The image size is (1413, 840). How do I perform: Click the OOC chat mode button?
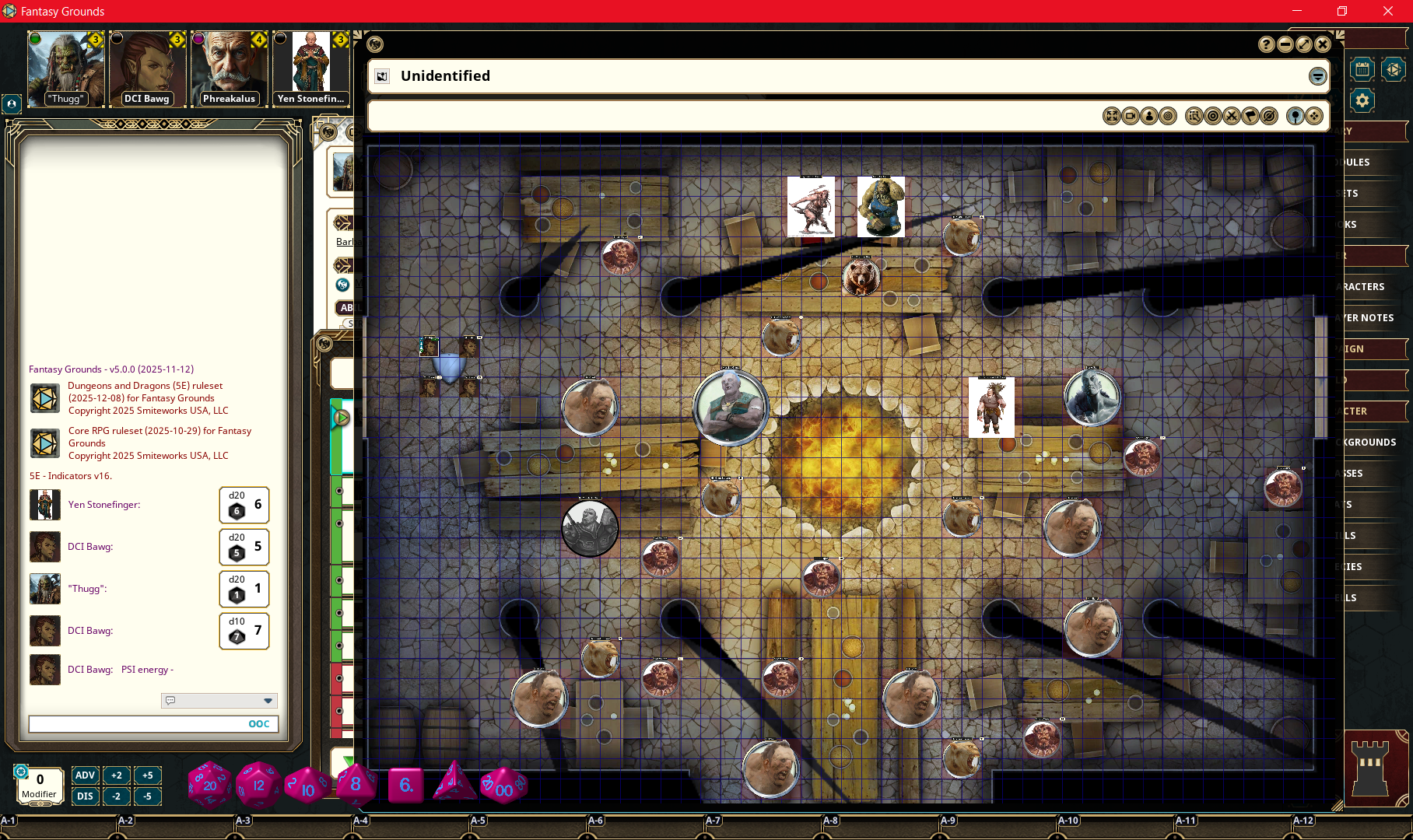[260, 723]
